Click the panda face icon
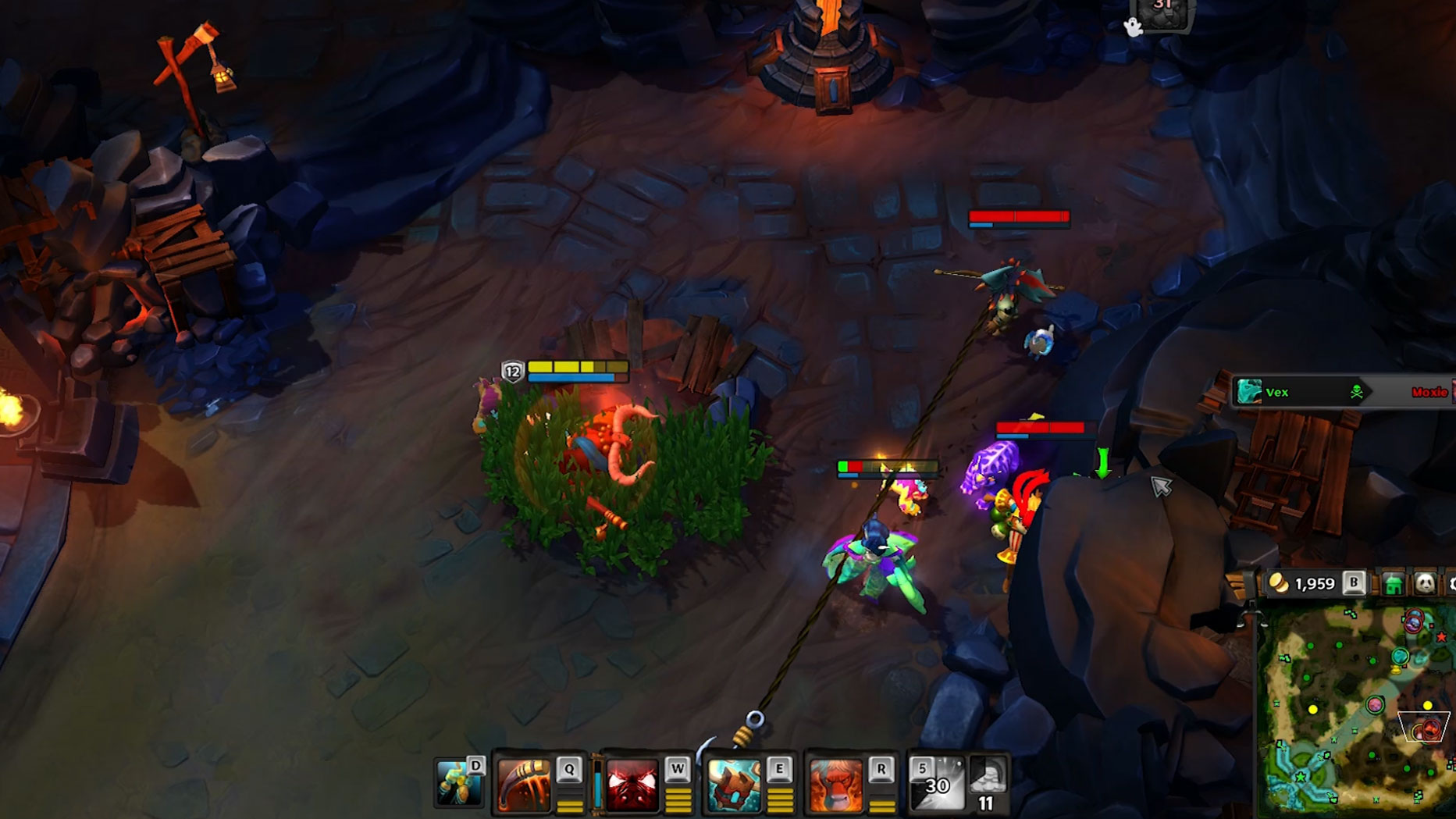 (x=1425, y=584)
